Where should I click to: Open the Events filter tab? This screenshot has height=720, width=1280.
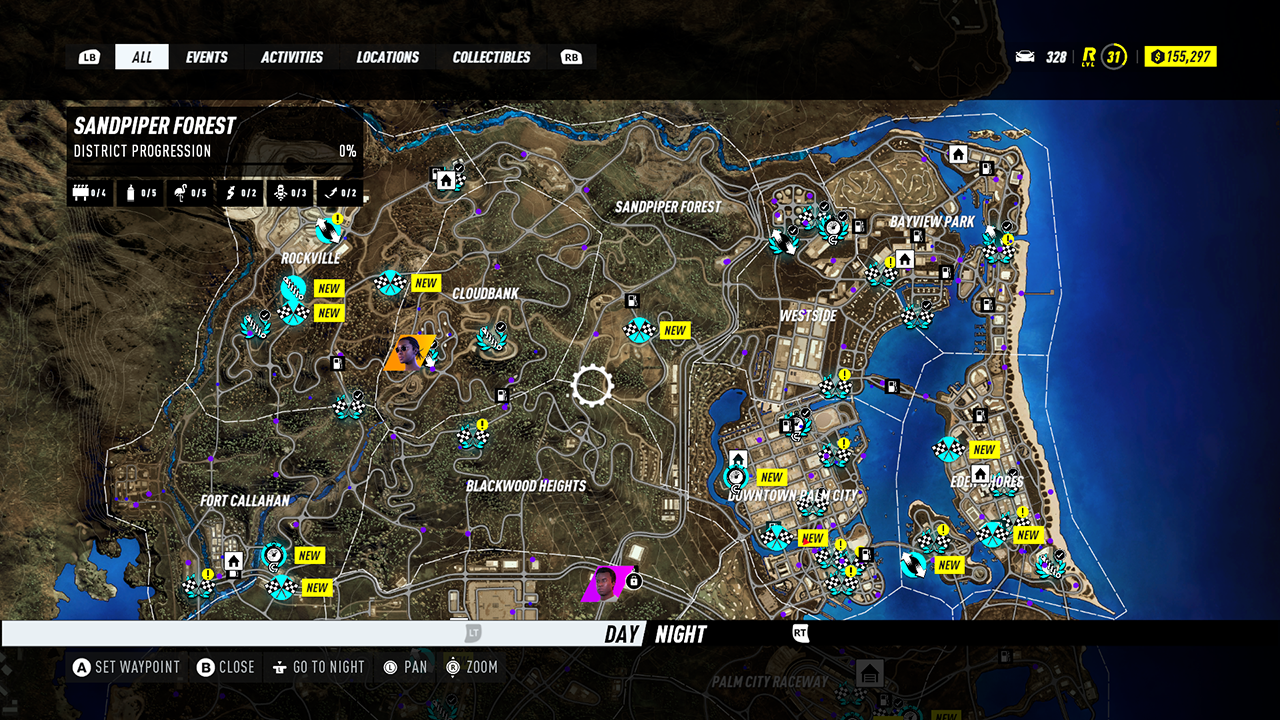click(x=206, y=57)
